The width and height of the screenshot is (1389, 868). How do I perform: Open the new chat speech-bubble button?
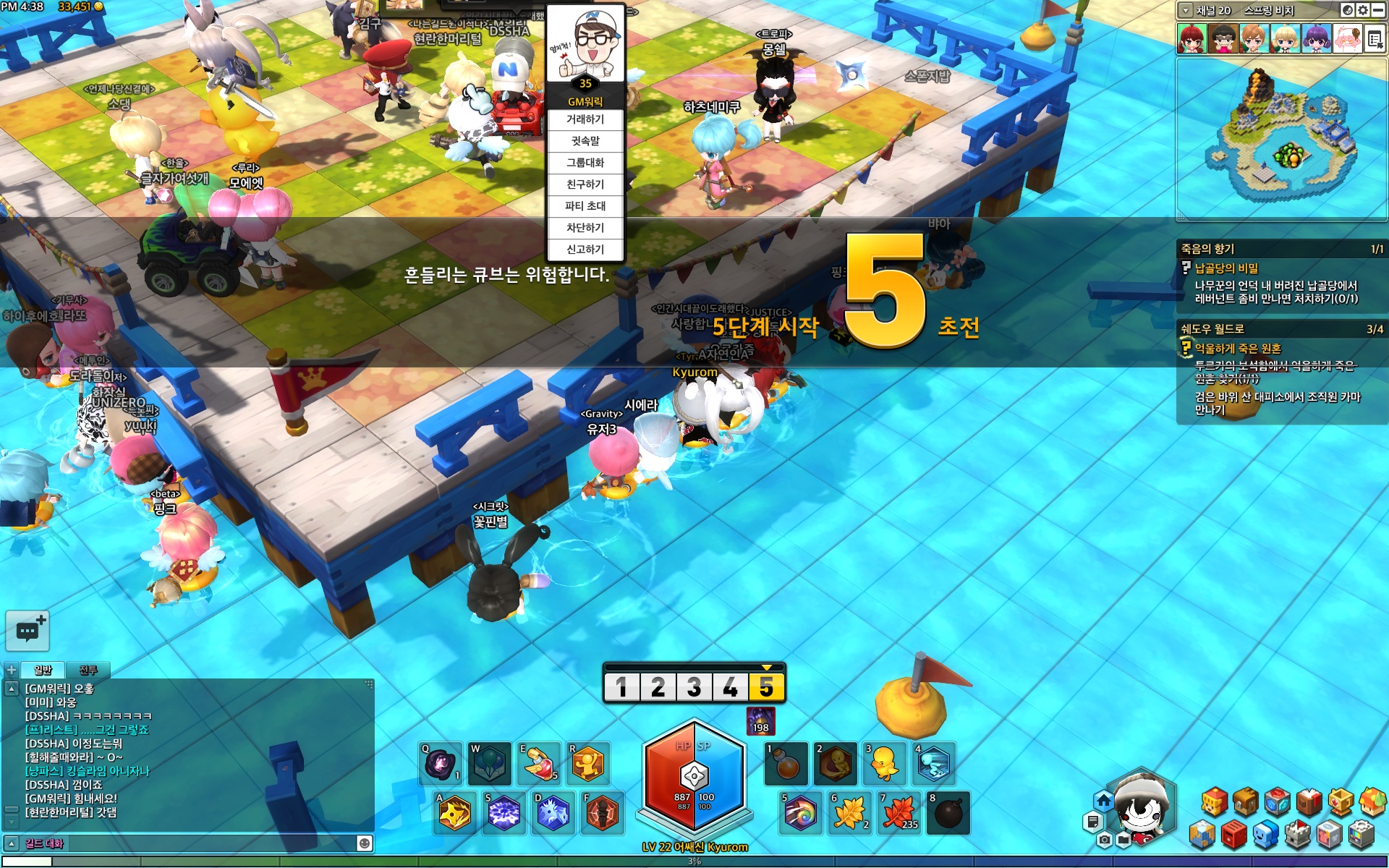tap(27, 630)
